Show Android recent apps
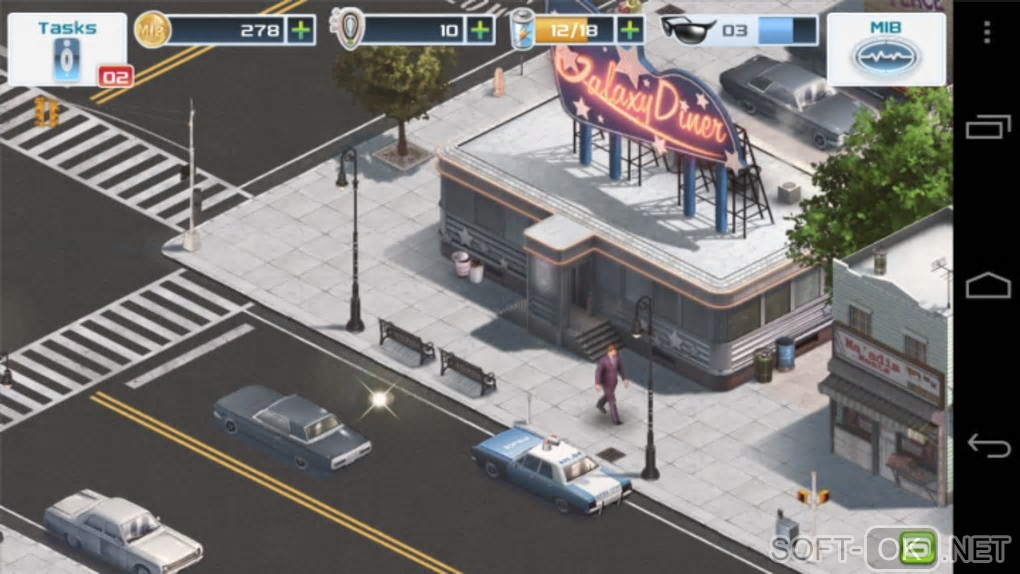This screenshot has width=1020, height=574. 986,127
